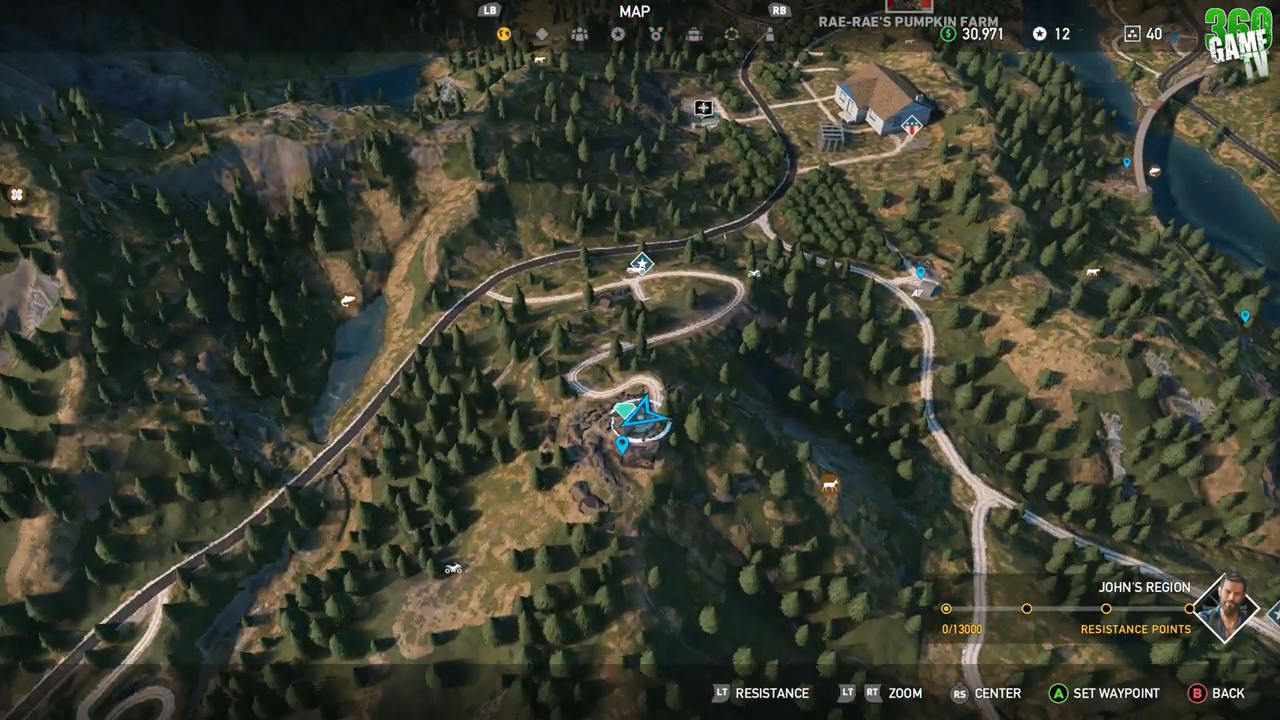This screenshot has width=1280, height=720.
Task: Select the quad bike marker on the map
Action: [x=452, y=568]
